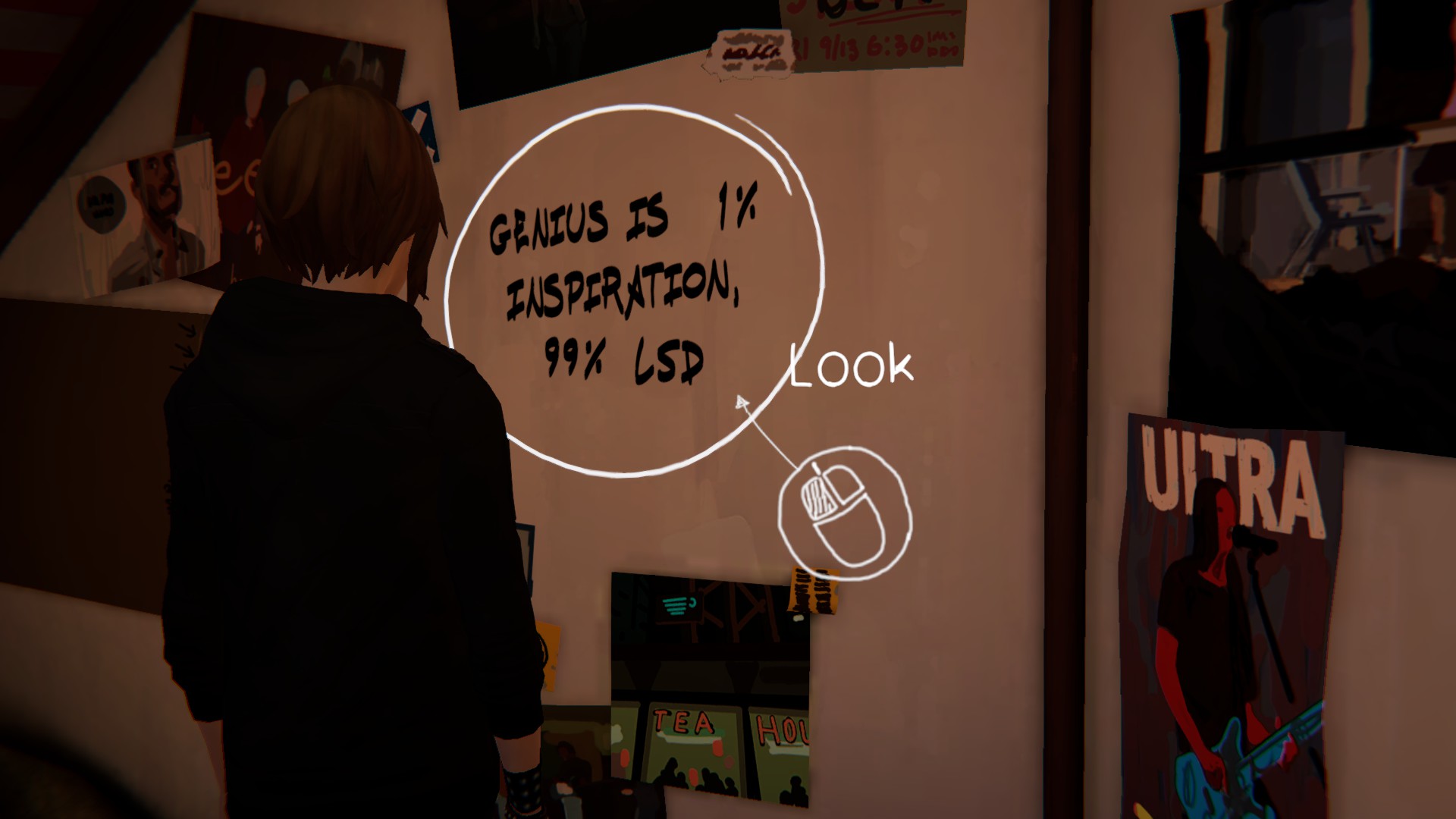Choose the Look interaction option
The height and width of the screenshot is (819, 1456).
pos(851,366)
